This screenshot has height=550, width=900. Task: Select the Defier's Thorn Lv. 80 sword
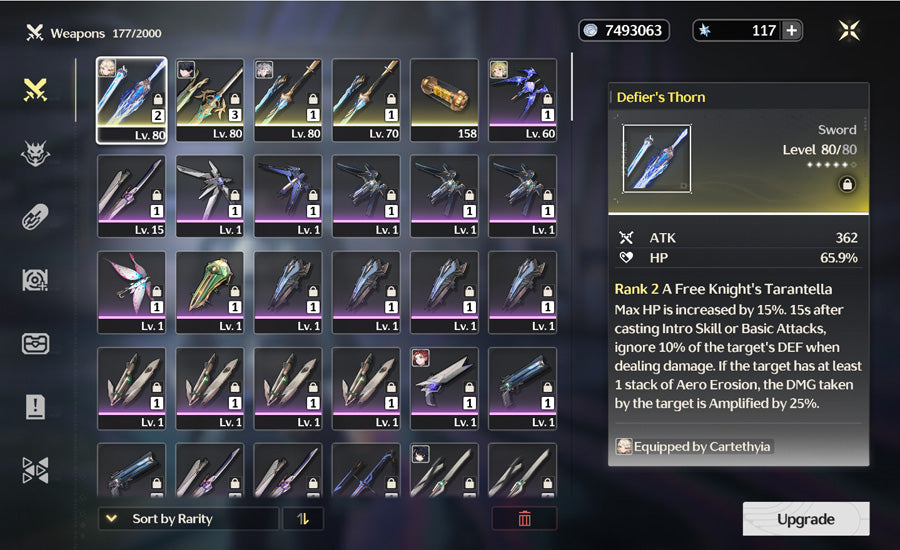coord(132,100)
